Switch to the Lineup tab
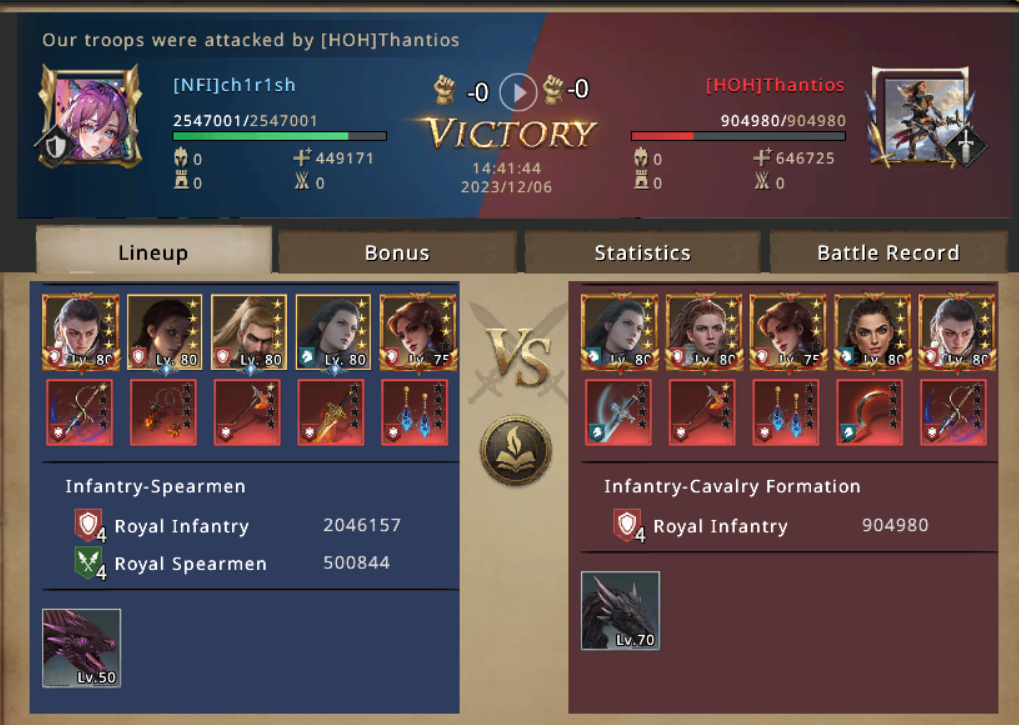The image size is (1019, 725). (153, 252)
